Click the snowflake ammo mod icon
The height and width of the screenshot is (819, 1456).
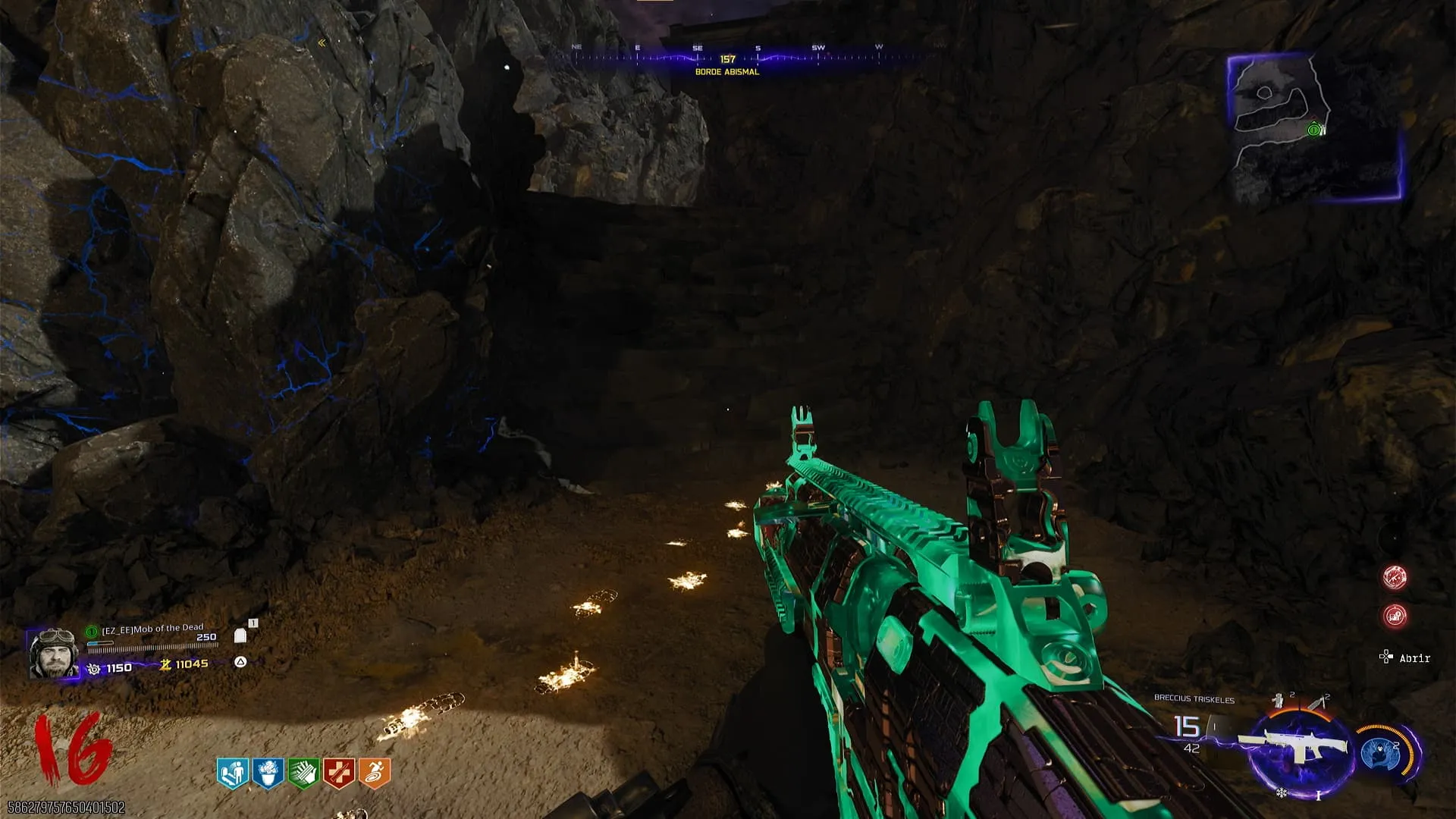pos(1282,793)
